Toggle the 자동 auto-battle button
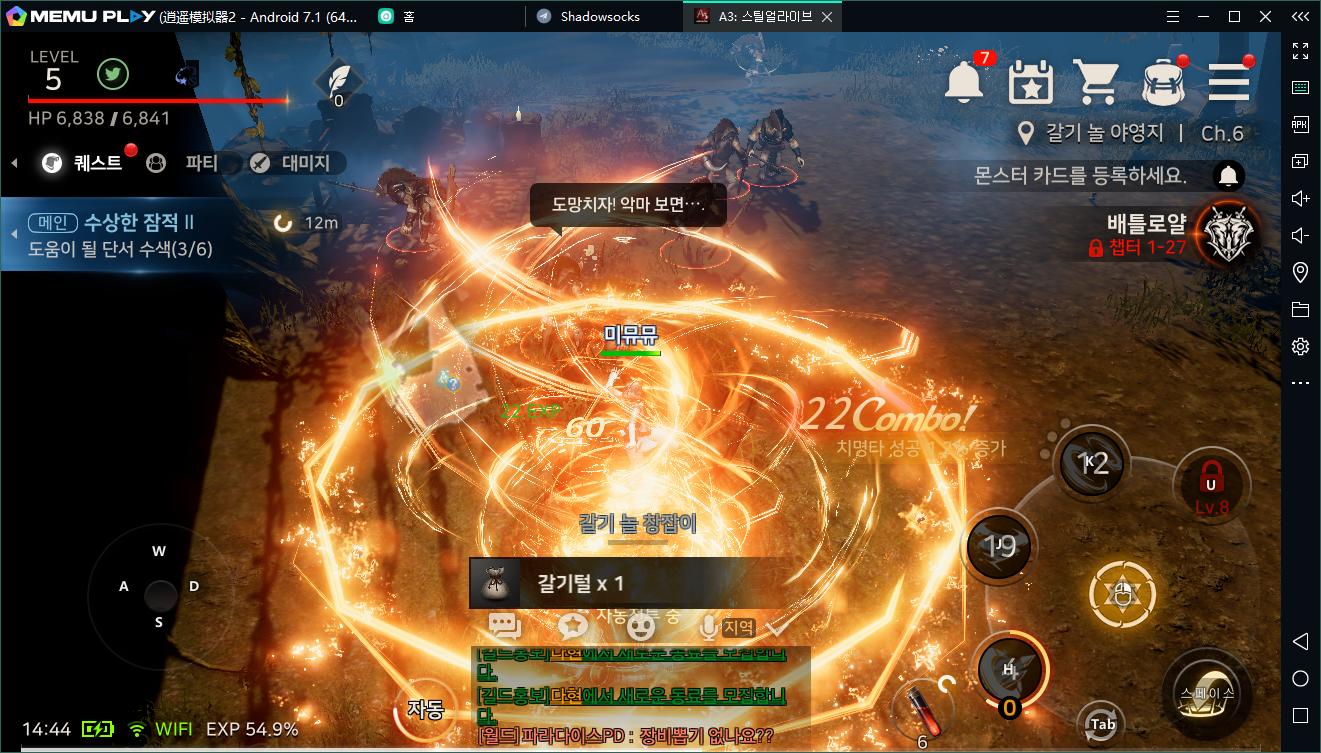 click(x=426, y=709)
